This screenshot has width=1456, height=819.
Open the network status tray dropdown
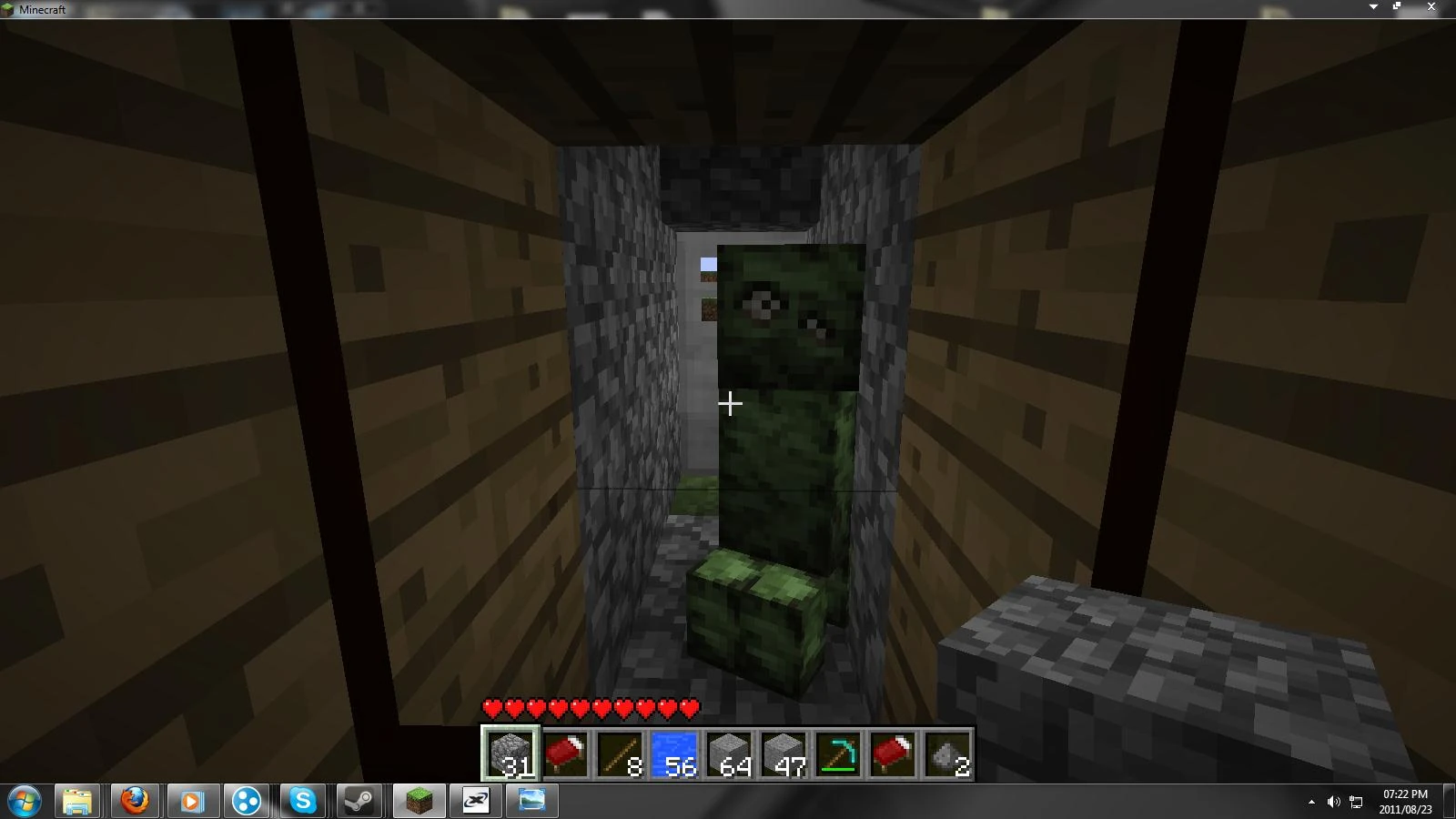[x=1354, y=802]
